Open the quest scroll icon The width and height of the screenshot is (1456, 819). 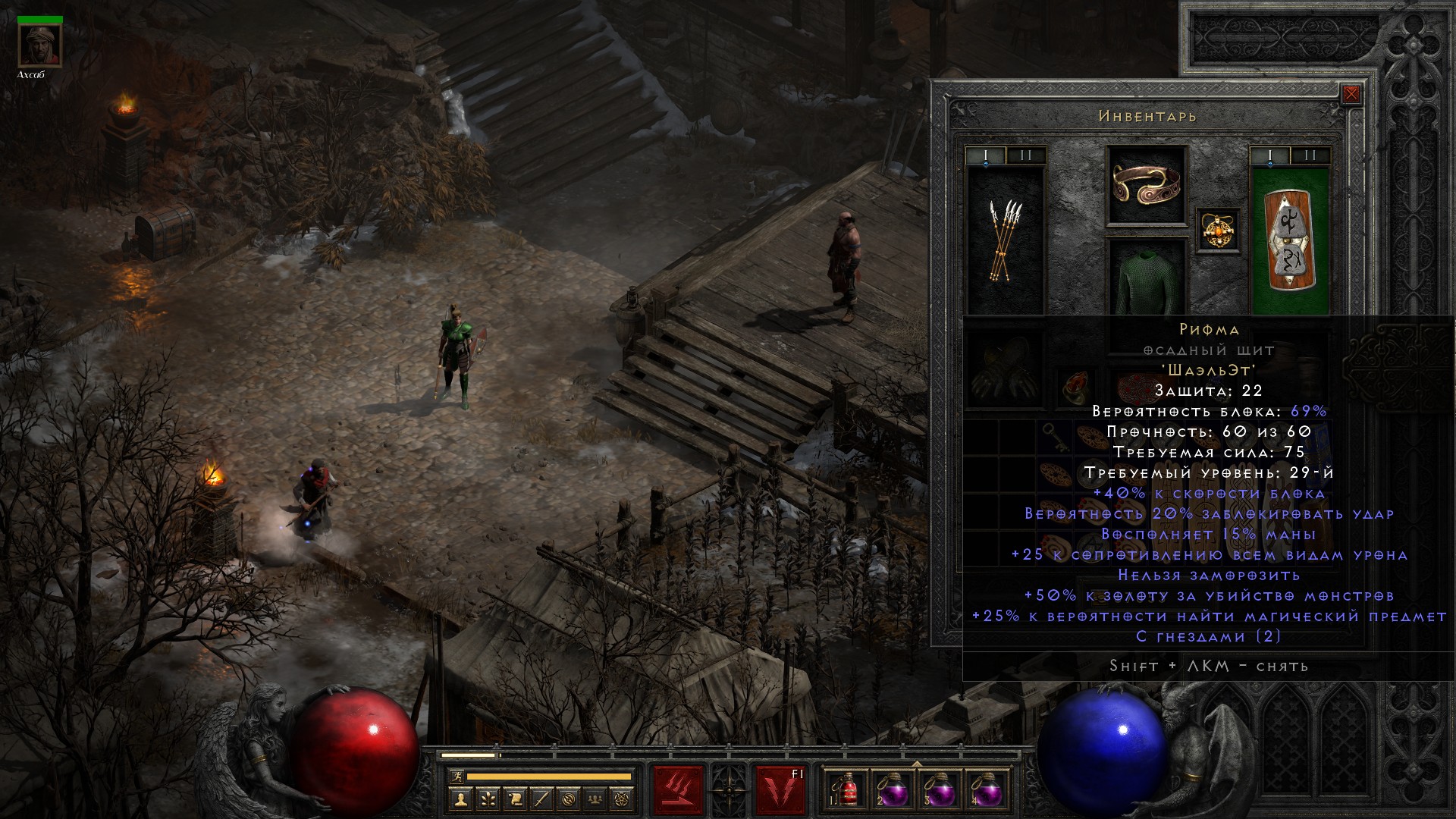pos(515,799)
